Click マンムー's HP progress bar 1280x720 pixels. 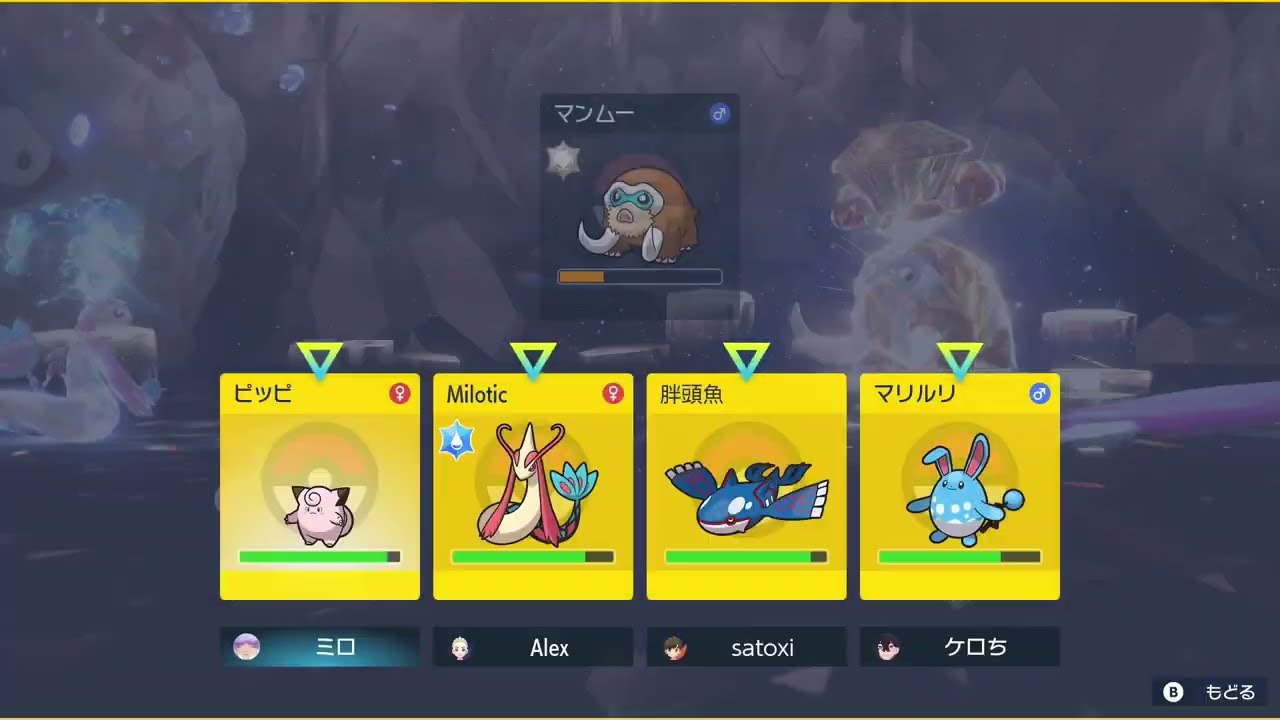tap(639, 275)
